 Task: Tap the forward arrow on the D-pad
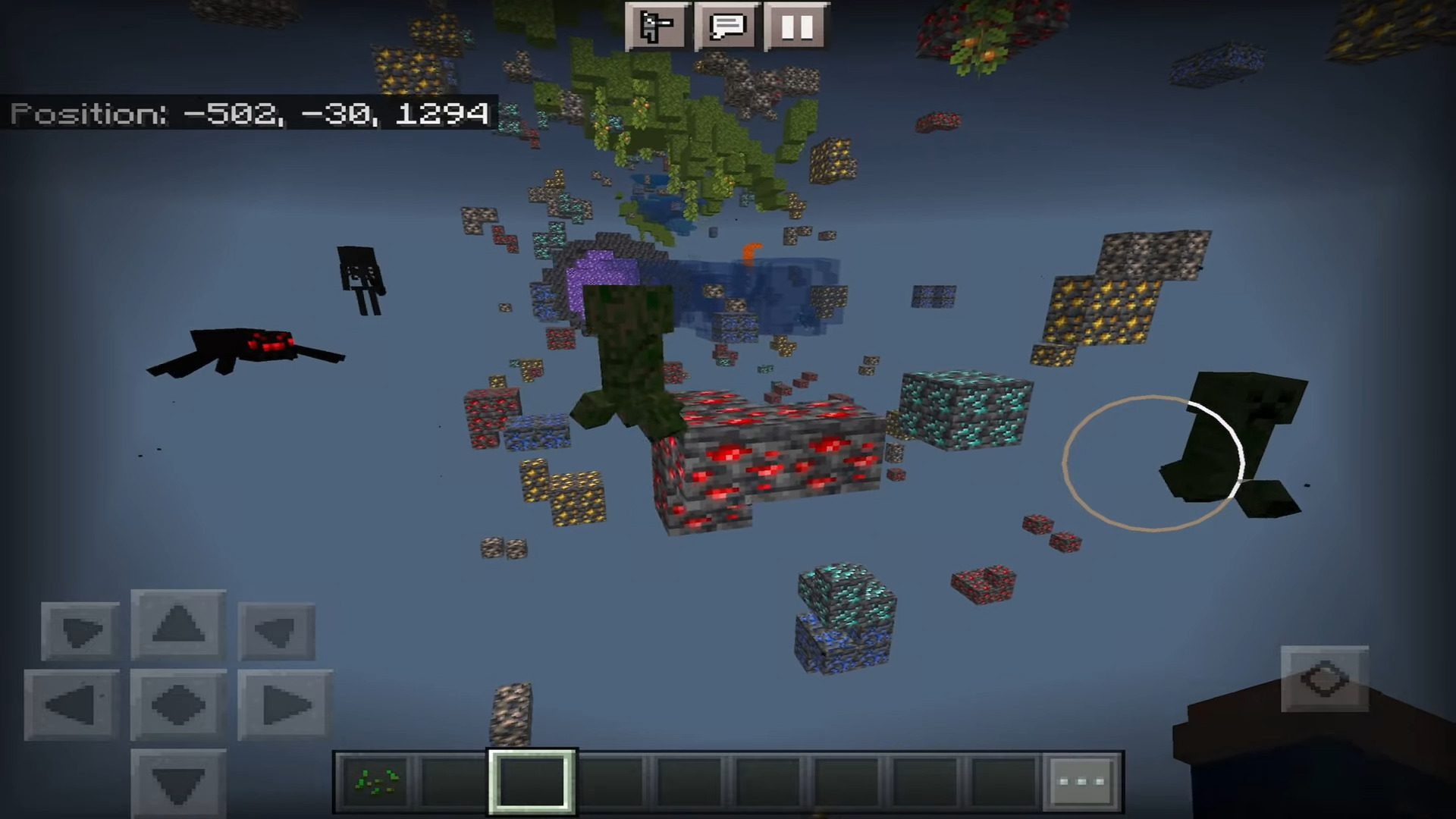(x=178, y=624)
